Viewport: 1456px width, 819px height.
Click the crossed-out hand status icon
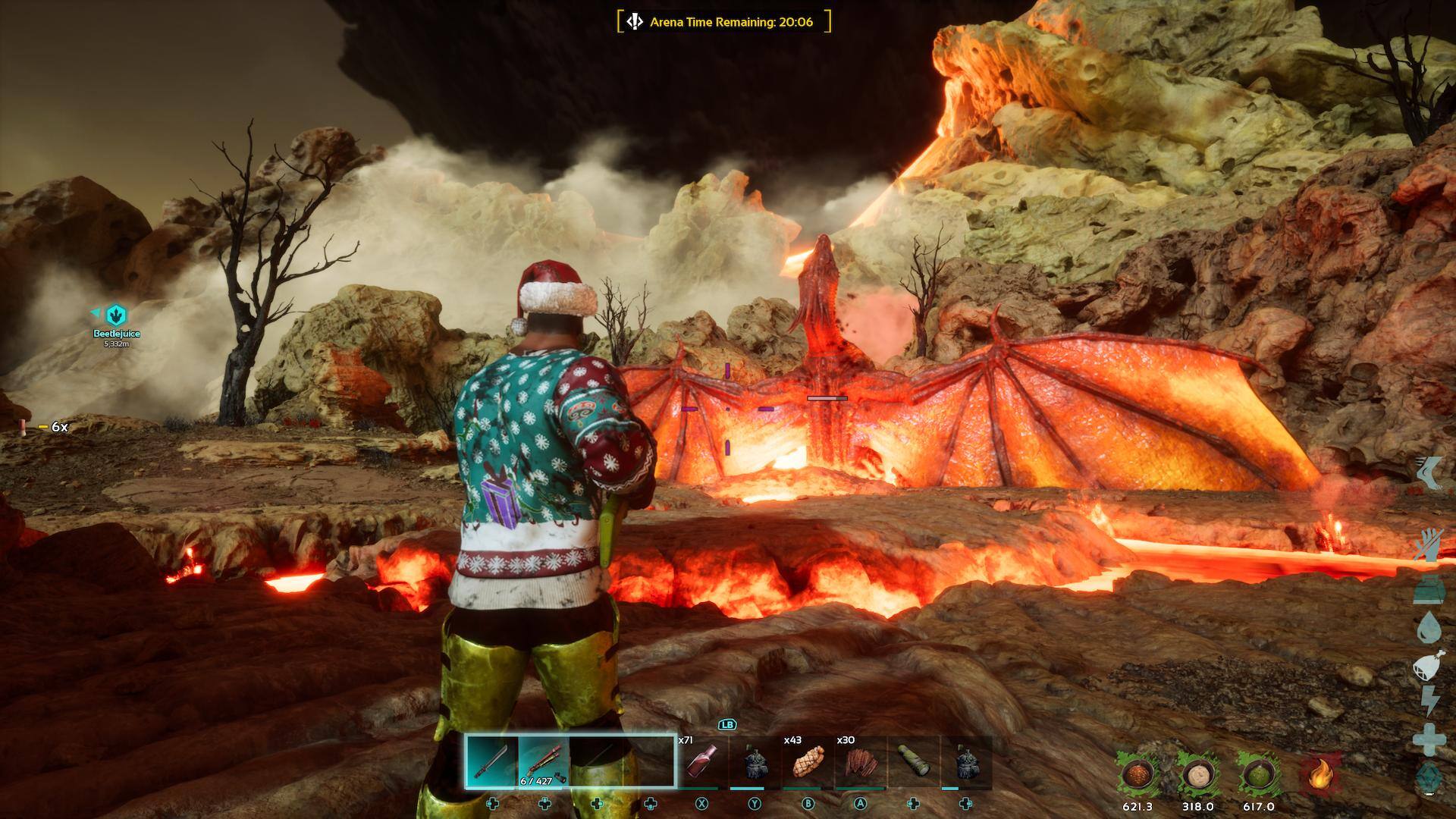pyautogui.click(x=1429, y=546)
